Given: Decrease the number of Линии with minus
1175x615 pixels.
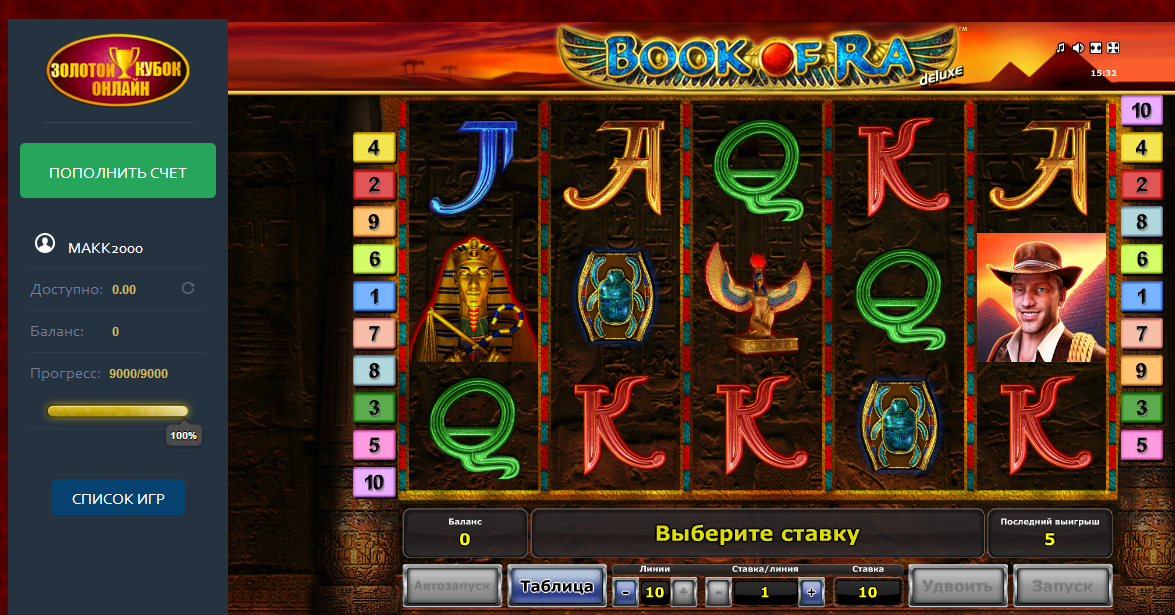Looking at the screenshot, I should tap(626, 592).
